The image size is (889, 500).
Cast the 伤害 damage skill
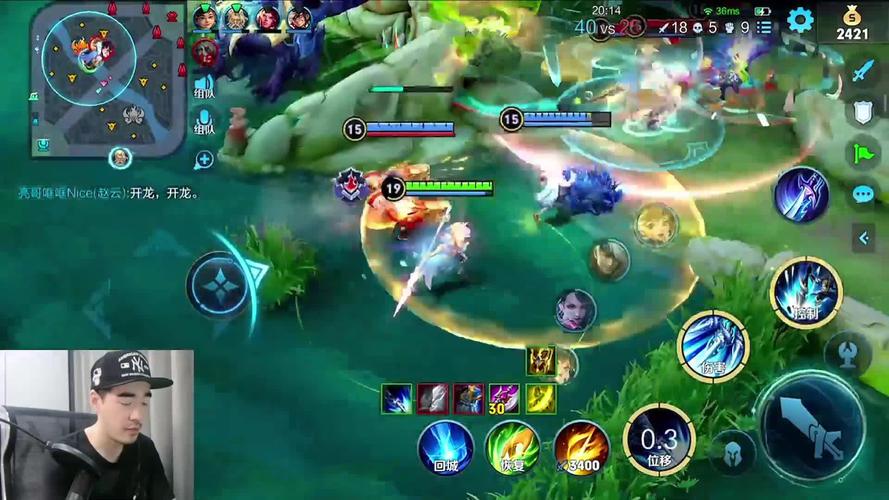[x=713, y=347]
